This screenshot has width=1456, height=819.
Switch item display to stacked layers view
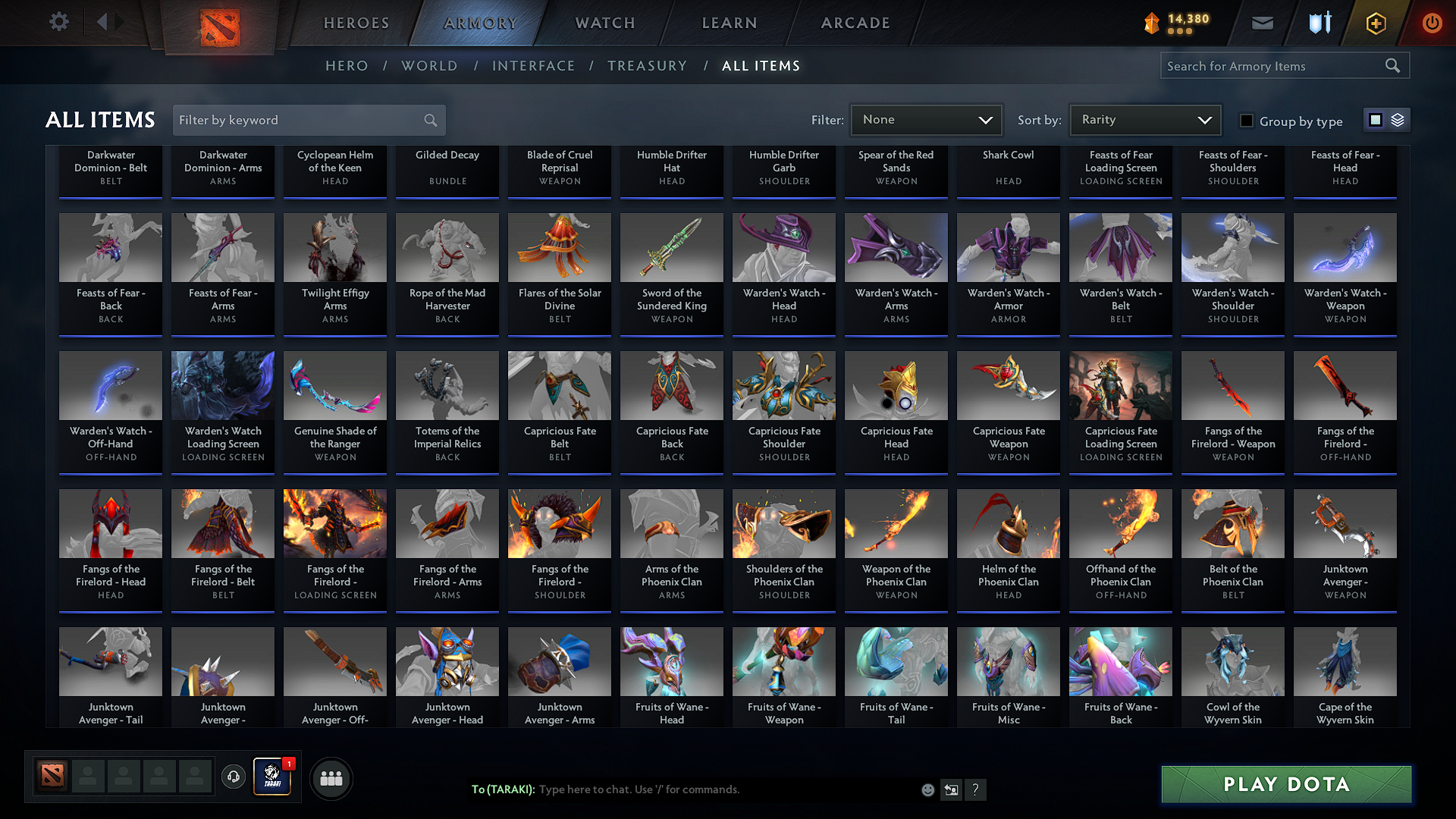point(1396,119)
